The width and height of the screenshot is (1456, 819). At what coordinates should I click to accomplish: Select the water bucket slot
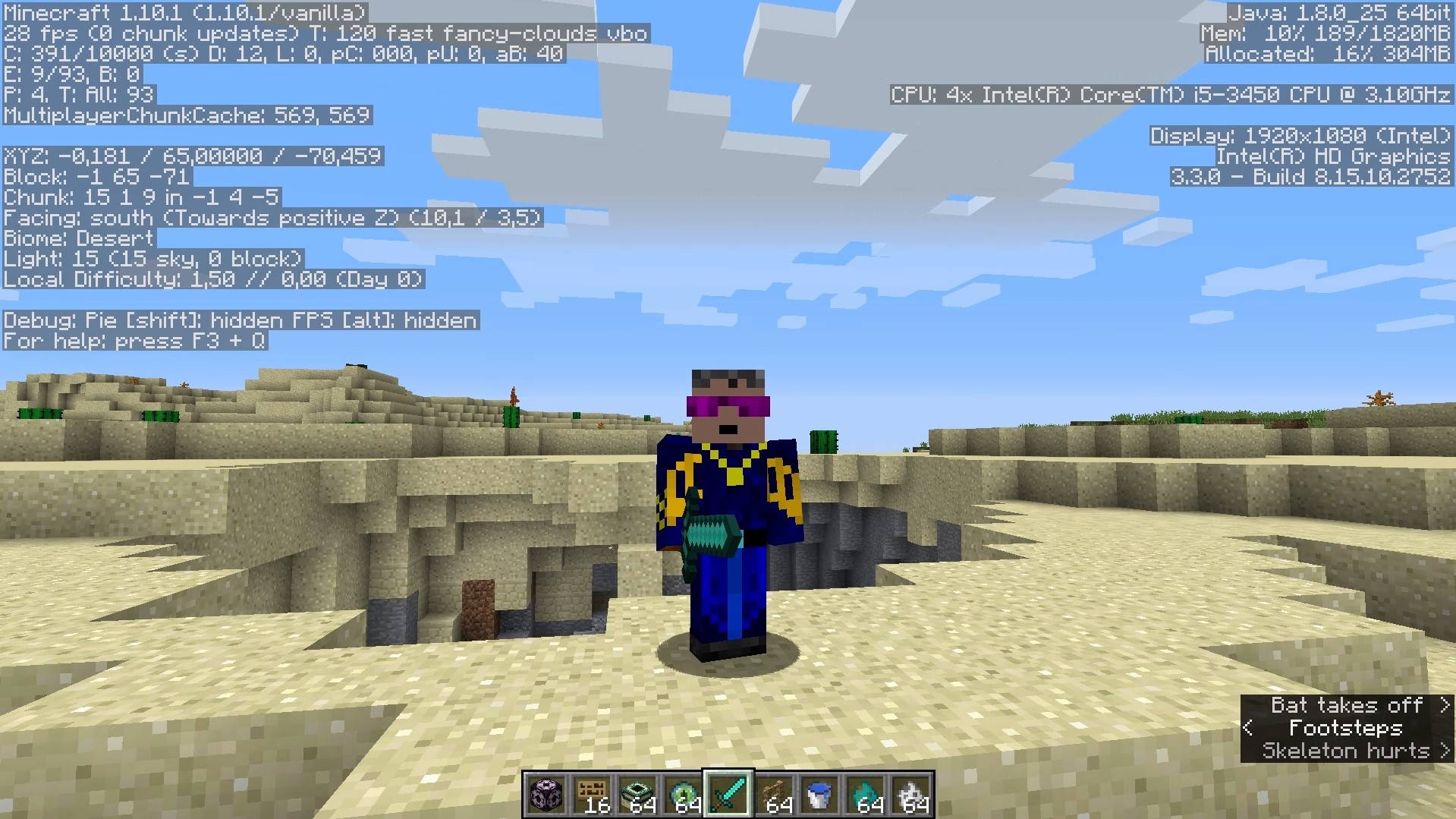(819, 794)
